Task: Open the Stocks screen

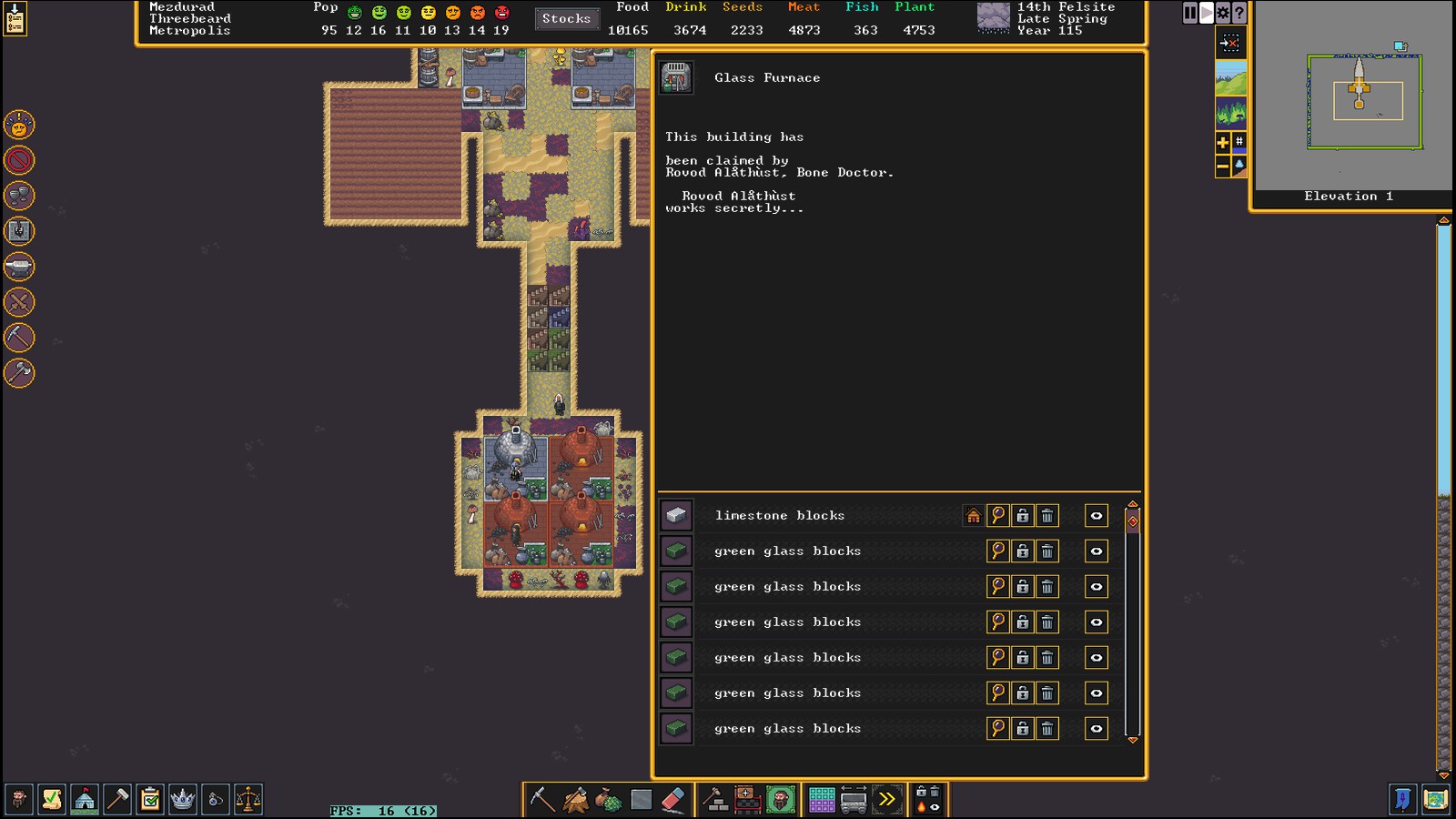Action: [x=566, y=18]
